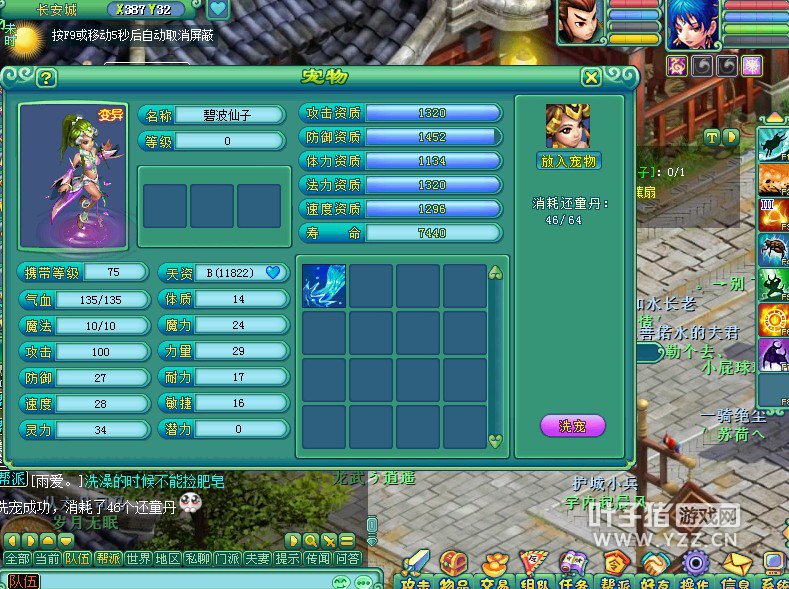
Task: Click the purple 洗宠 button
Action: click(x=573, y=425)
